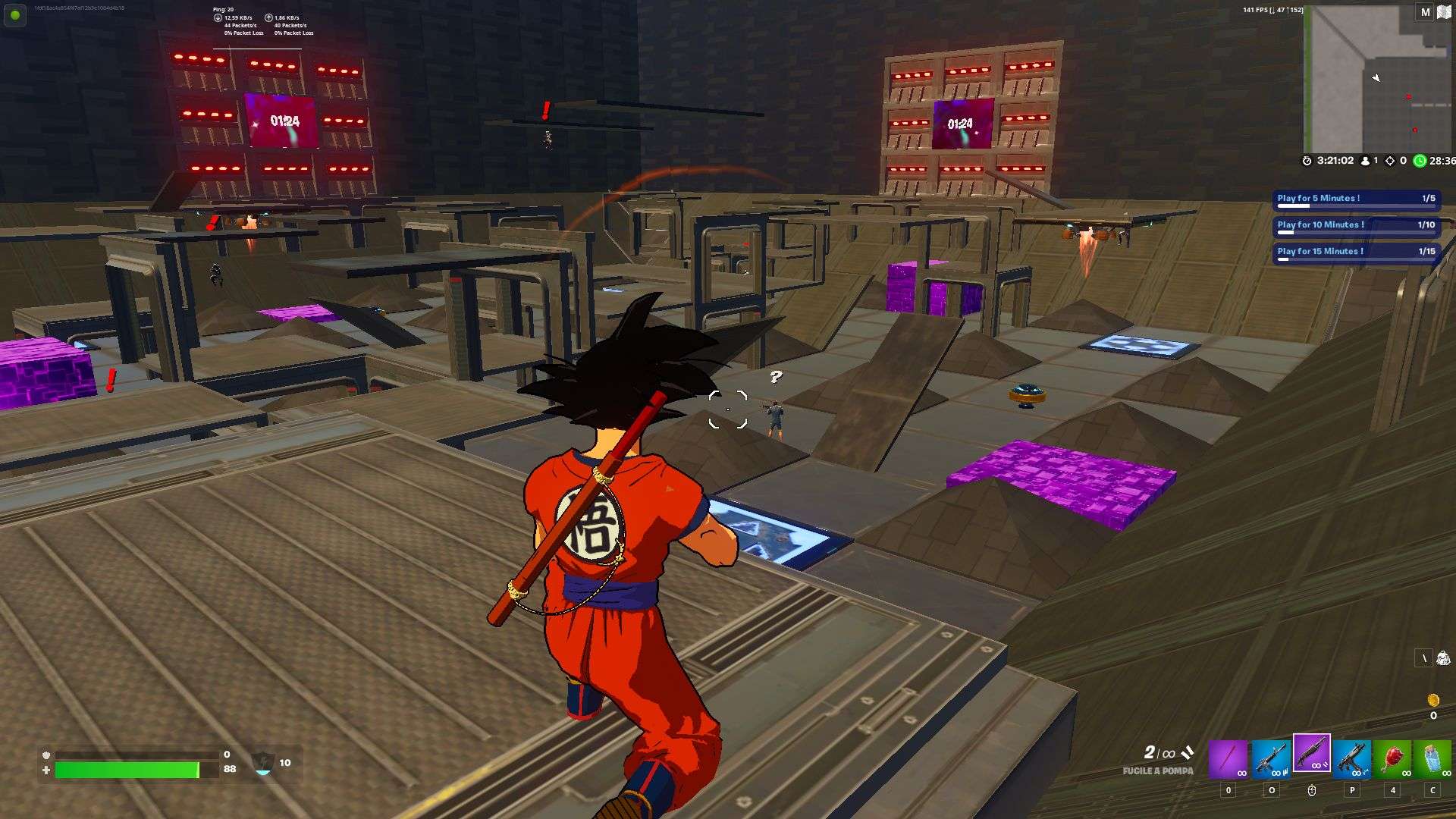1456x819 pixels.
Task: Select the assault rifle in the hotbar
Action: click(x=1271, y=757)
